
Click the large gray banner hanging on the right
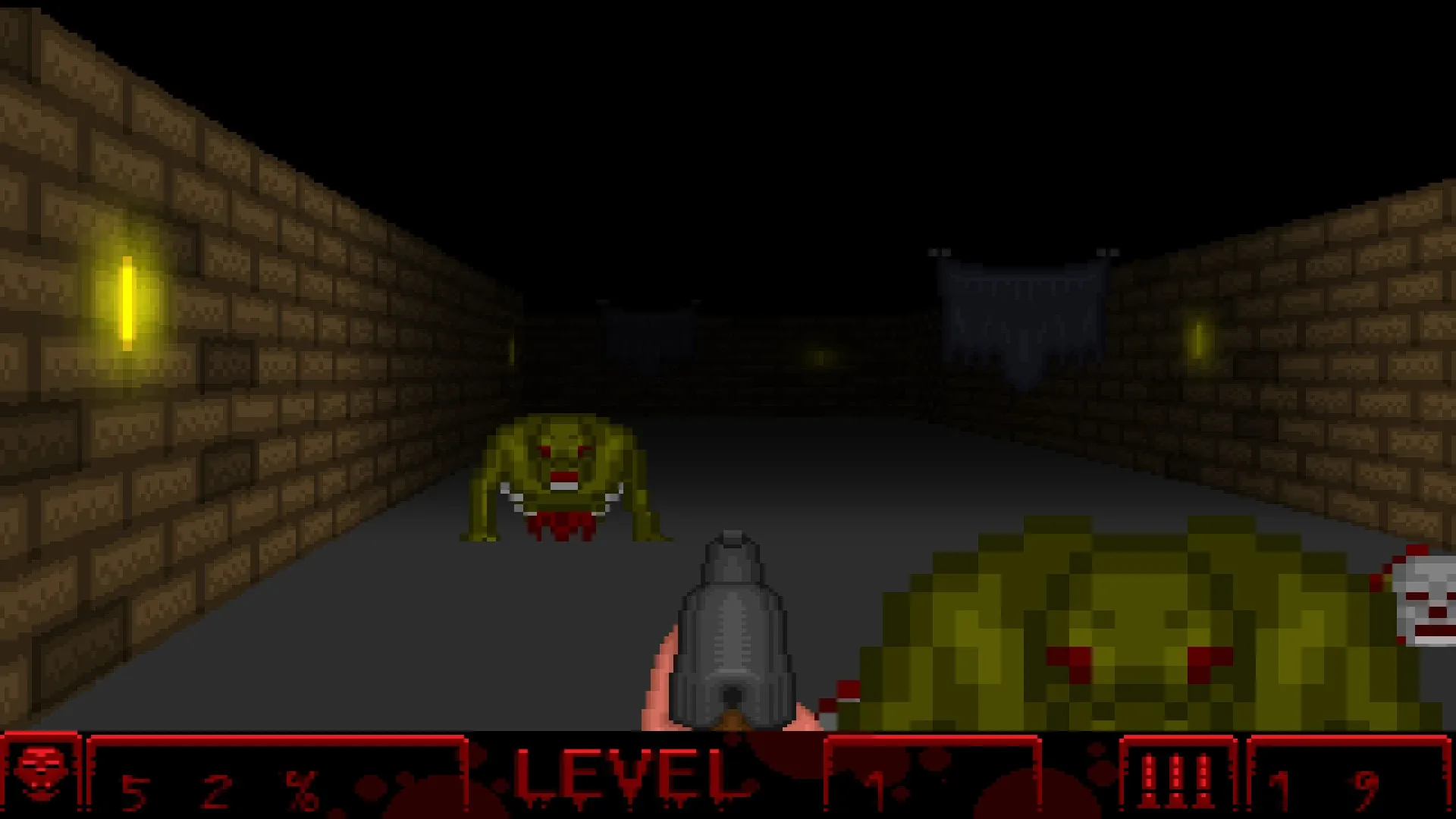(x=1016, y=311)
